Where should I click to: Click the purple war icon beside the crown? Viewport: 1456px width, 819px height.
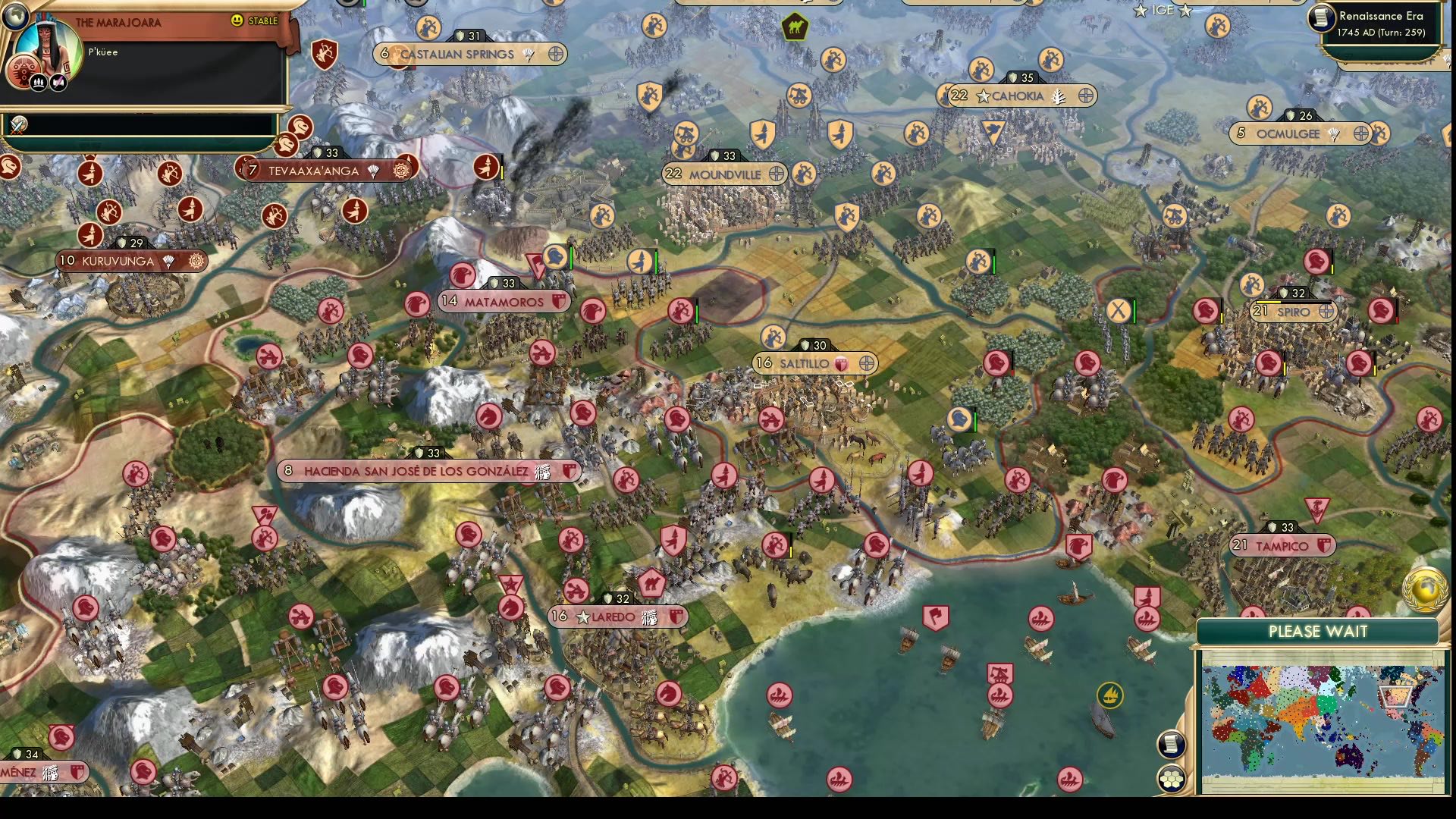58,81
